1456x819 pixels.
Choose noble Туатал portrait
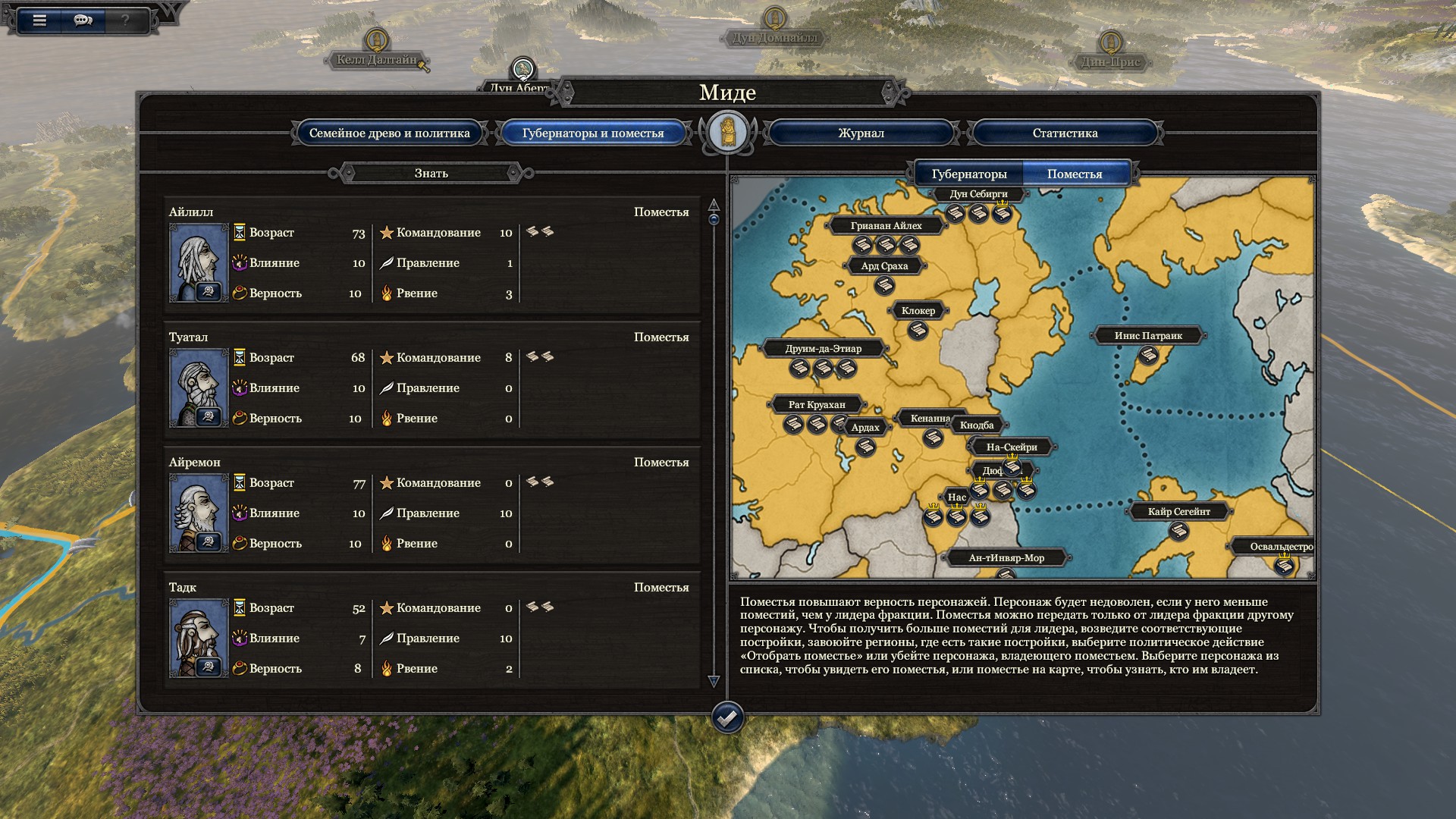tap(199, 388)
